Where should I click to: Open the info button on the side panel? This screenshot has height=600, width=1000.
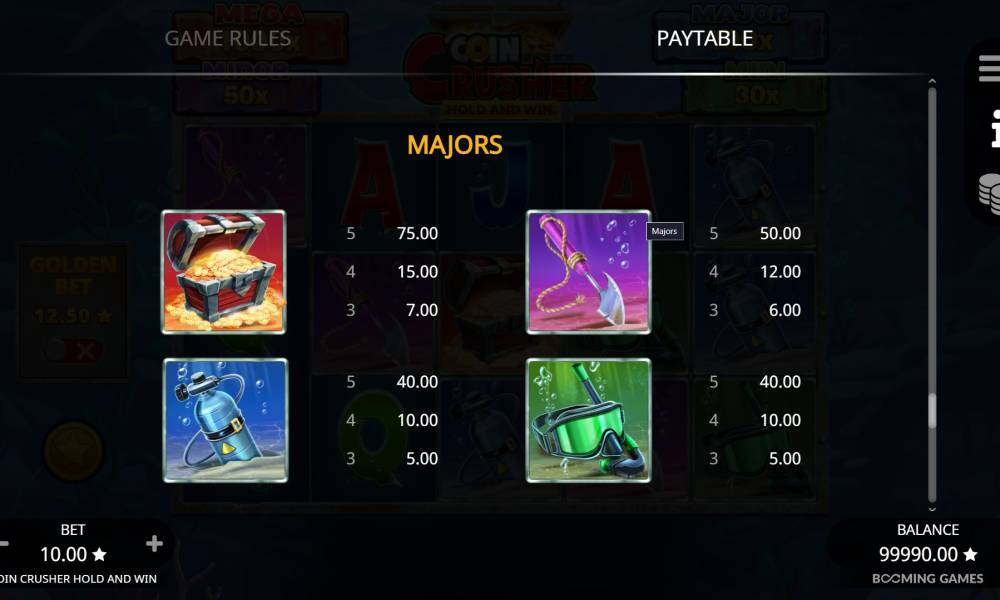pos(990,127)
